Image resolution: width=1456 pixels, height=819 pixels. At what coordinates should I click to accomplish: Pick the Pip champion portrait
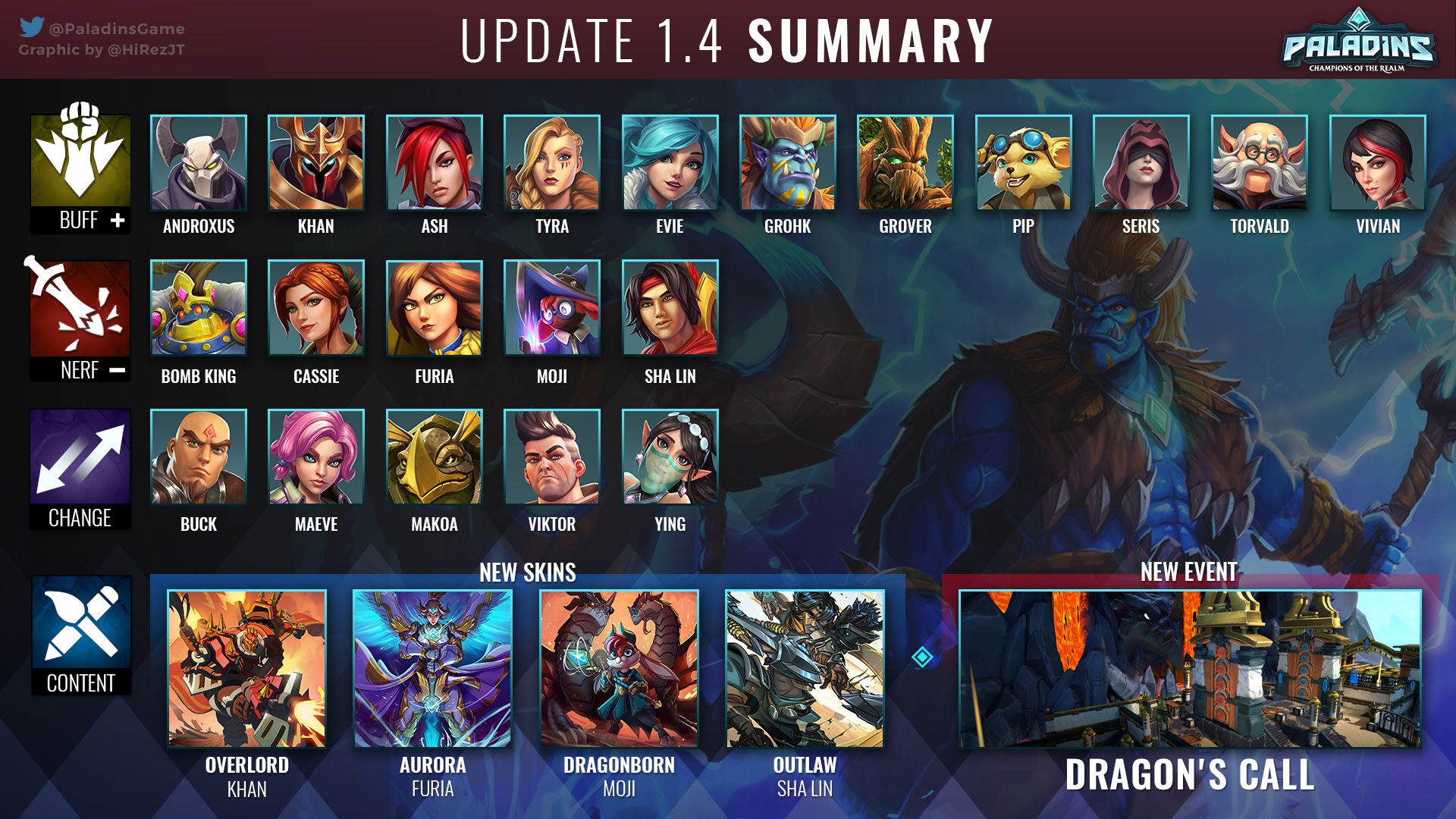point(1023,162)
